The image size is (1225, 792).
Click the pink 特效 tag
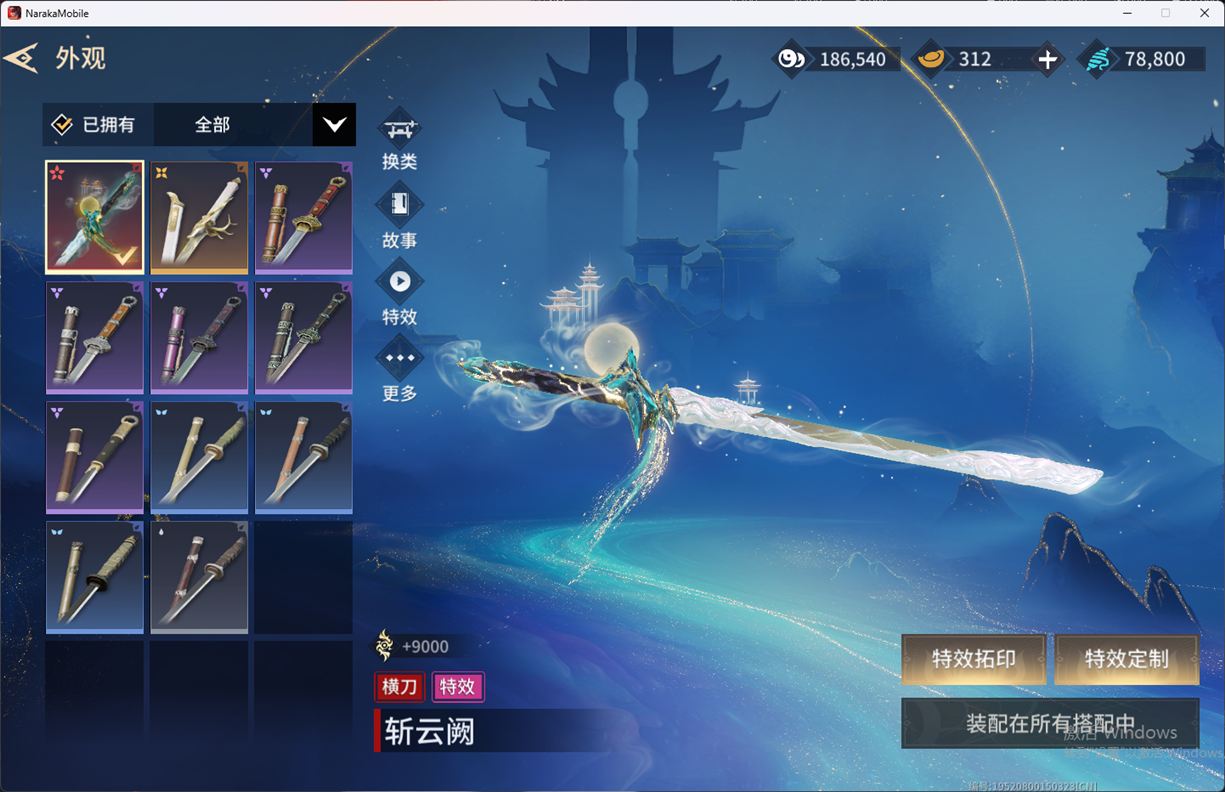tap(457, 687)
